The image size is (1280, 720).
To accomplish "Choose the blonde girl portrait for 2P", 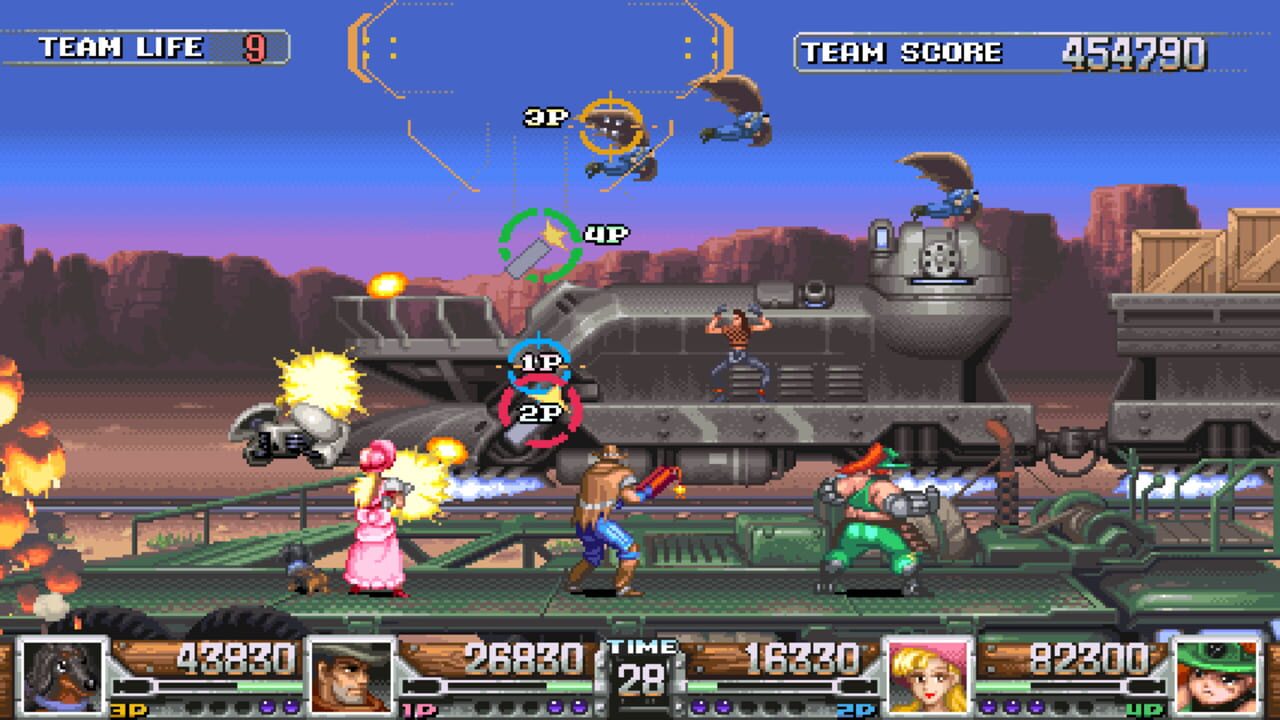I will pyautogui.click(x=929, y=675).
